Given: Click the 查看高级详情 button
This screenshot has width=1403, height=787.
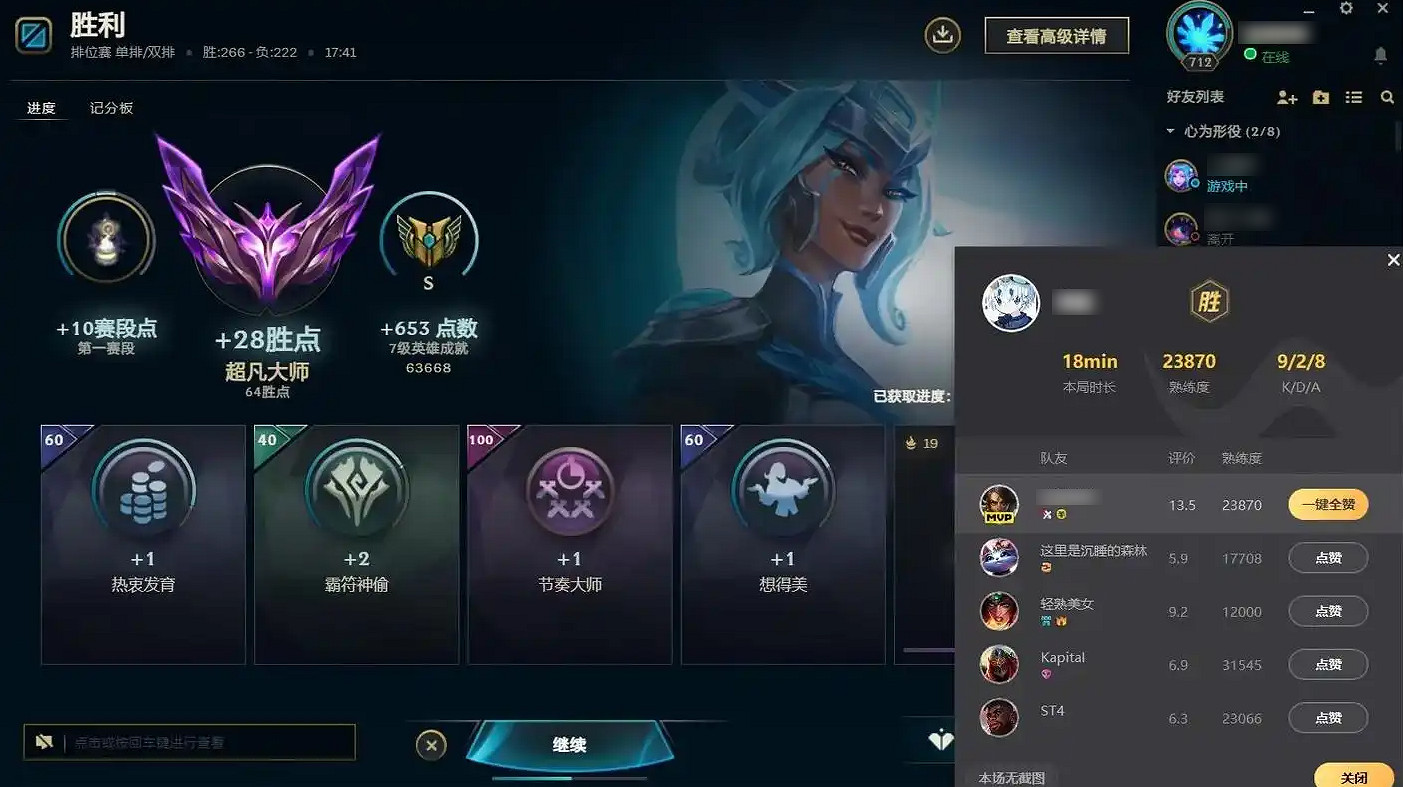Looking at the screenshot, I should (1056, 34).
